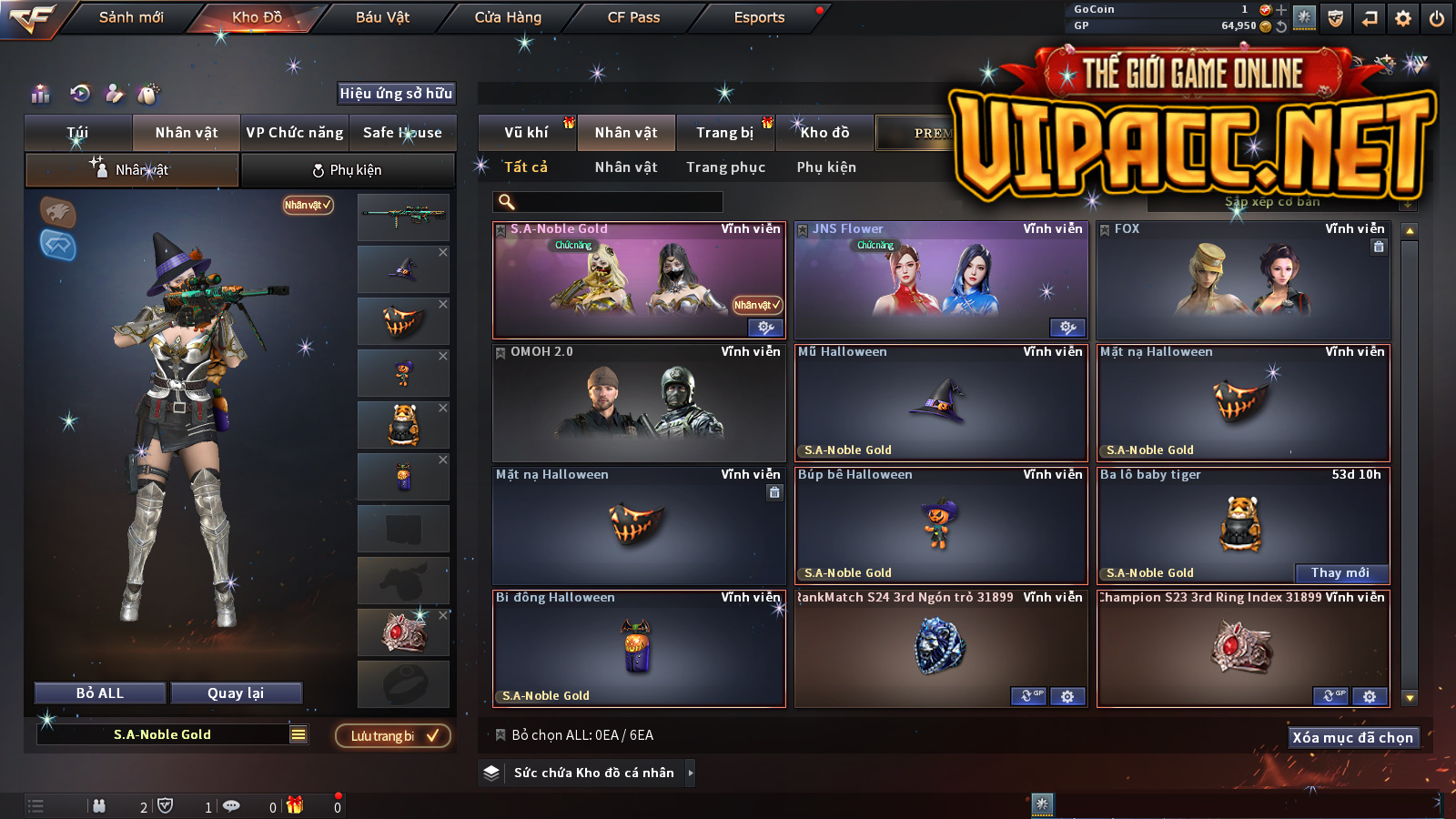Click the power exit button
This screenshot has width=1456, height=819.
(1437, 18)
